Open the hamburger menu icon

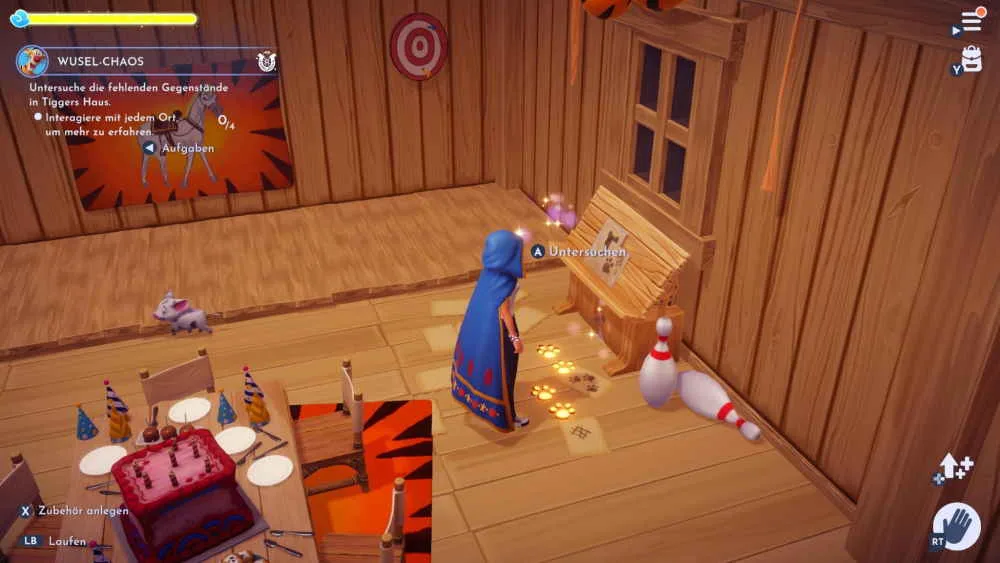coord(971,21)
